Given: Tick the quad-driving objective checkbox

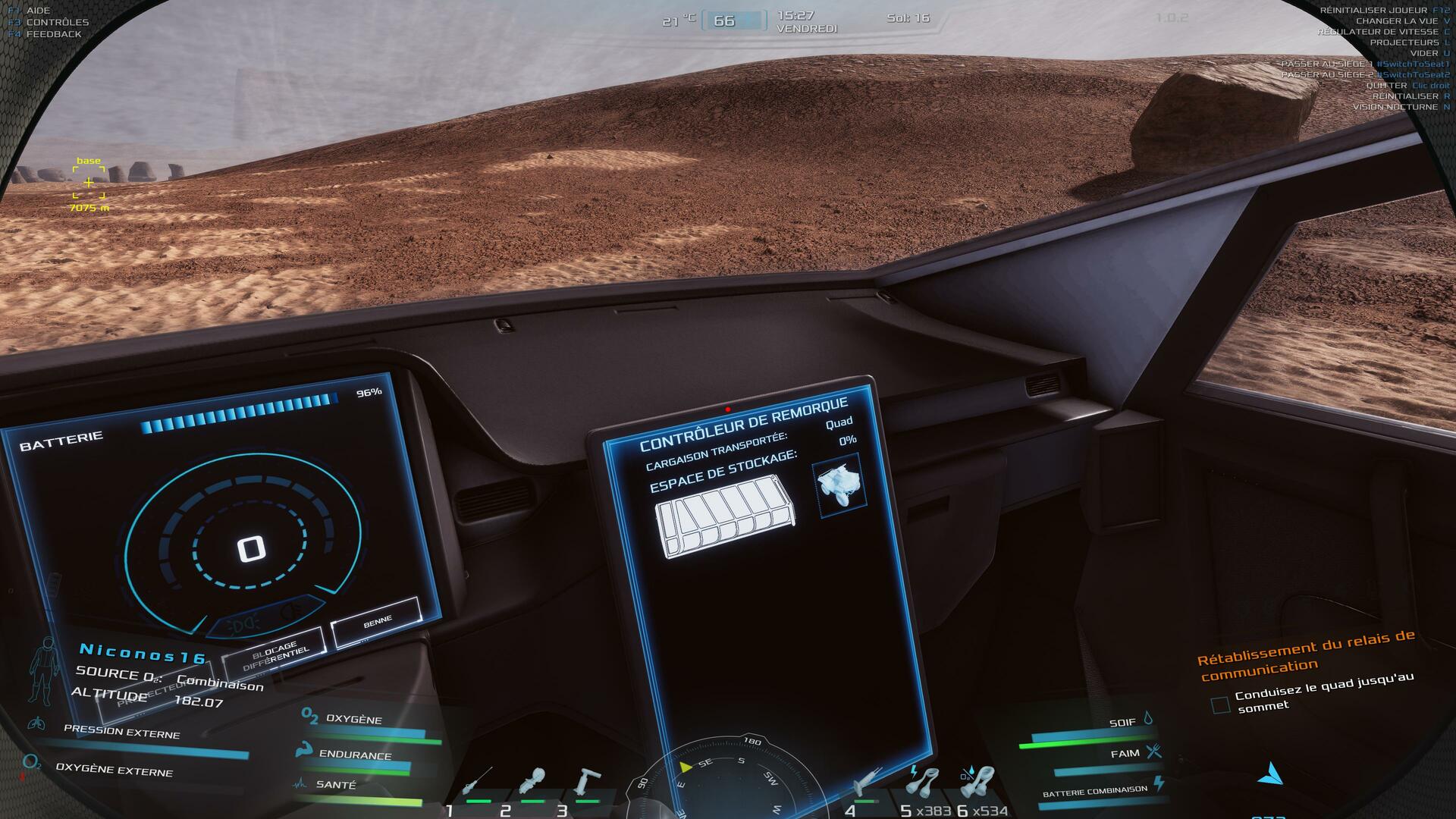Looking at the screenshot, I should pos(1220,705).
